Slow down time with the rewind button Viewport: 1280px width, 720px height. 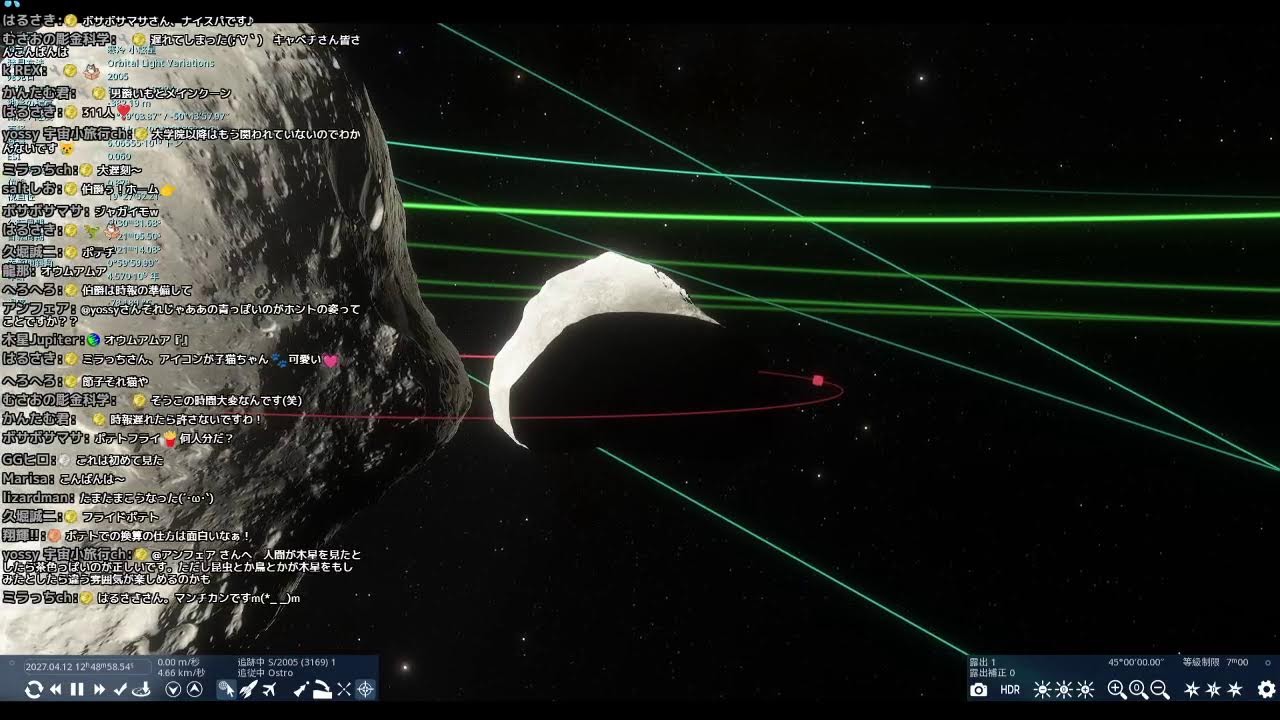(x=56, y=689)
